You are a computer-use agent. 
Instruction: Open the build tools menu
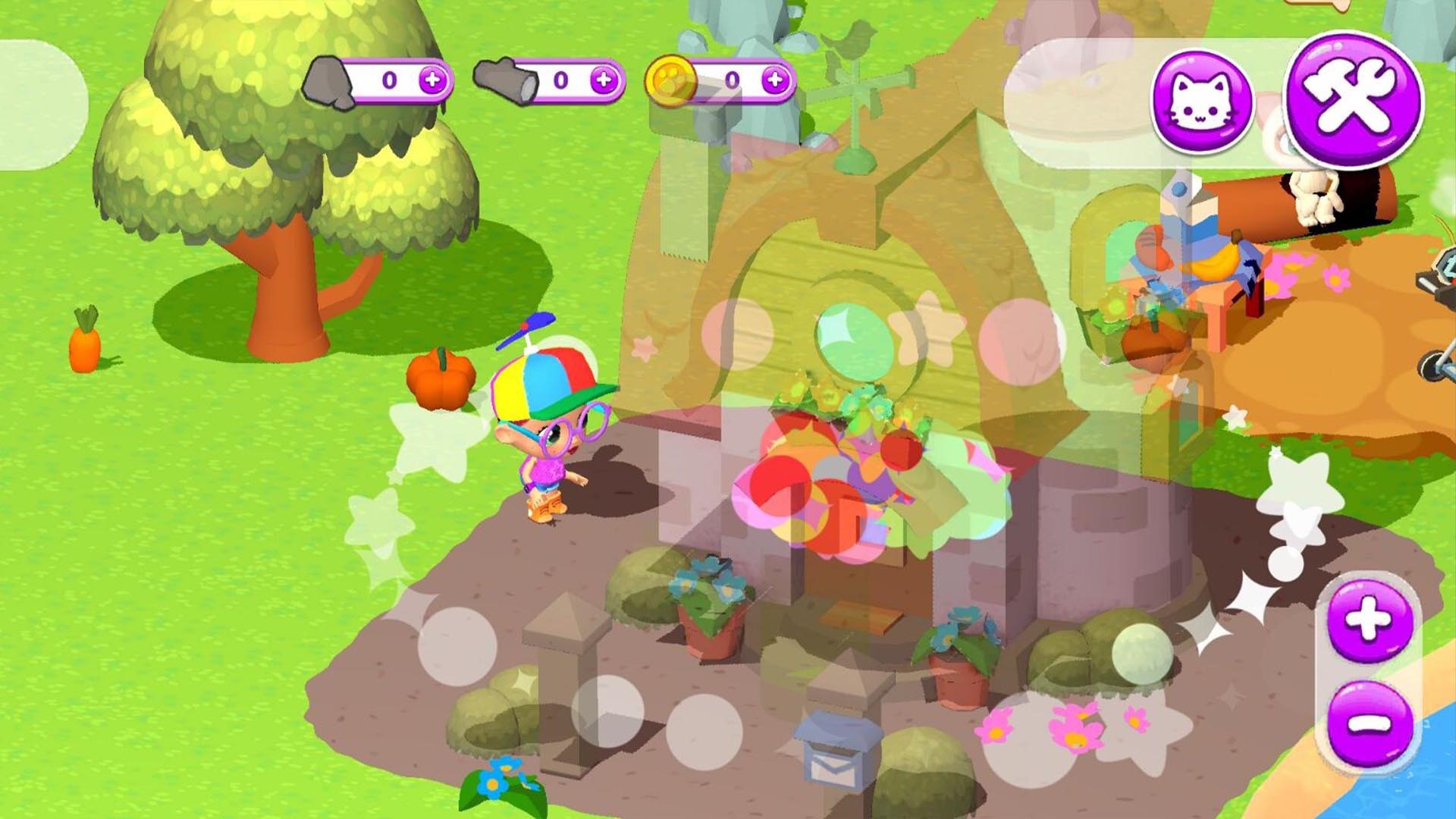pyautogui.click(x=1354, y=100)
